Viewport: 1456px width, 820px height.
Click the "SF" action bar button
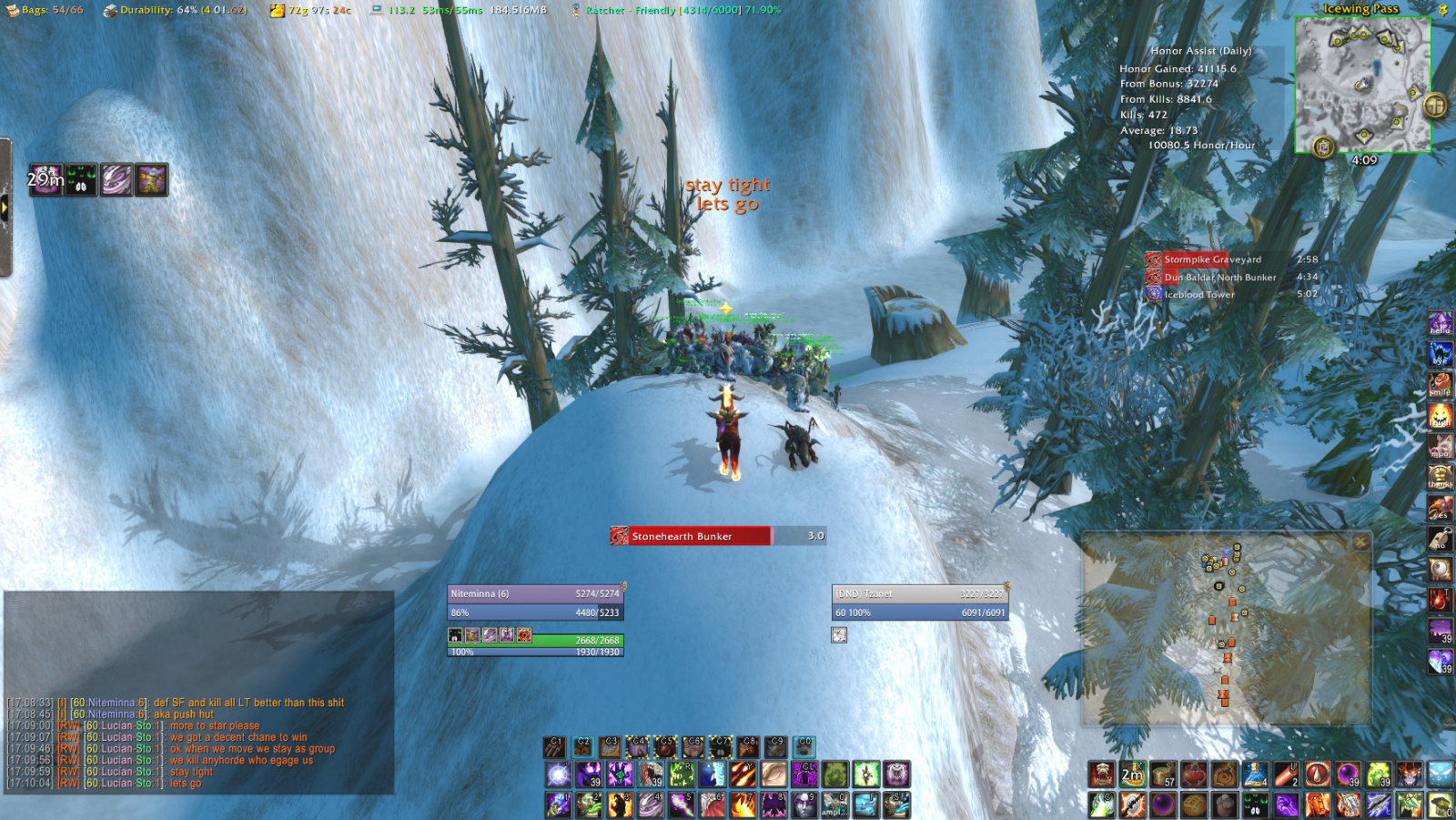tap(898, 805)
